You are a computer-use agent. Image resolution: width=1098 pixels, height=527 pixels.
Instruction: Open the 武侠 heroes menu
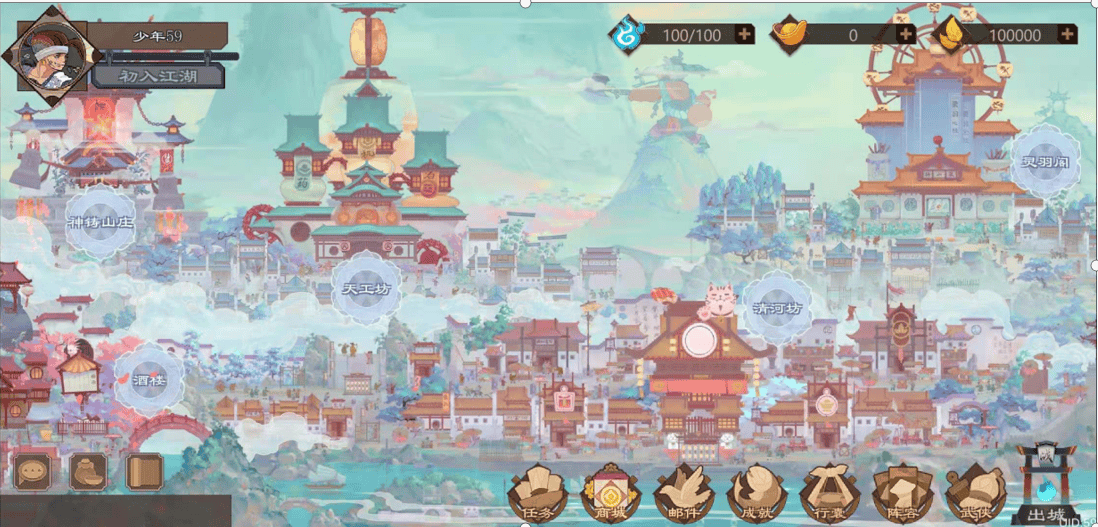click(973, 493)
